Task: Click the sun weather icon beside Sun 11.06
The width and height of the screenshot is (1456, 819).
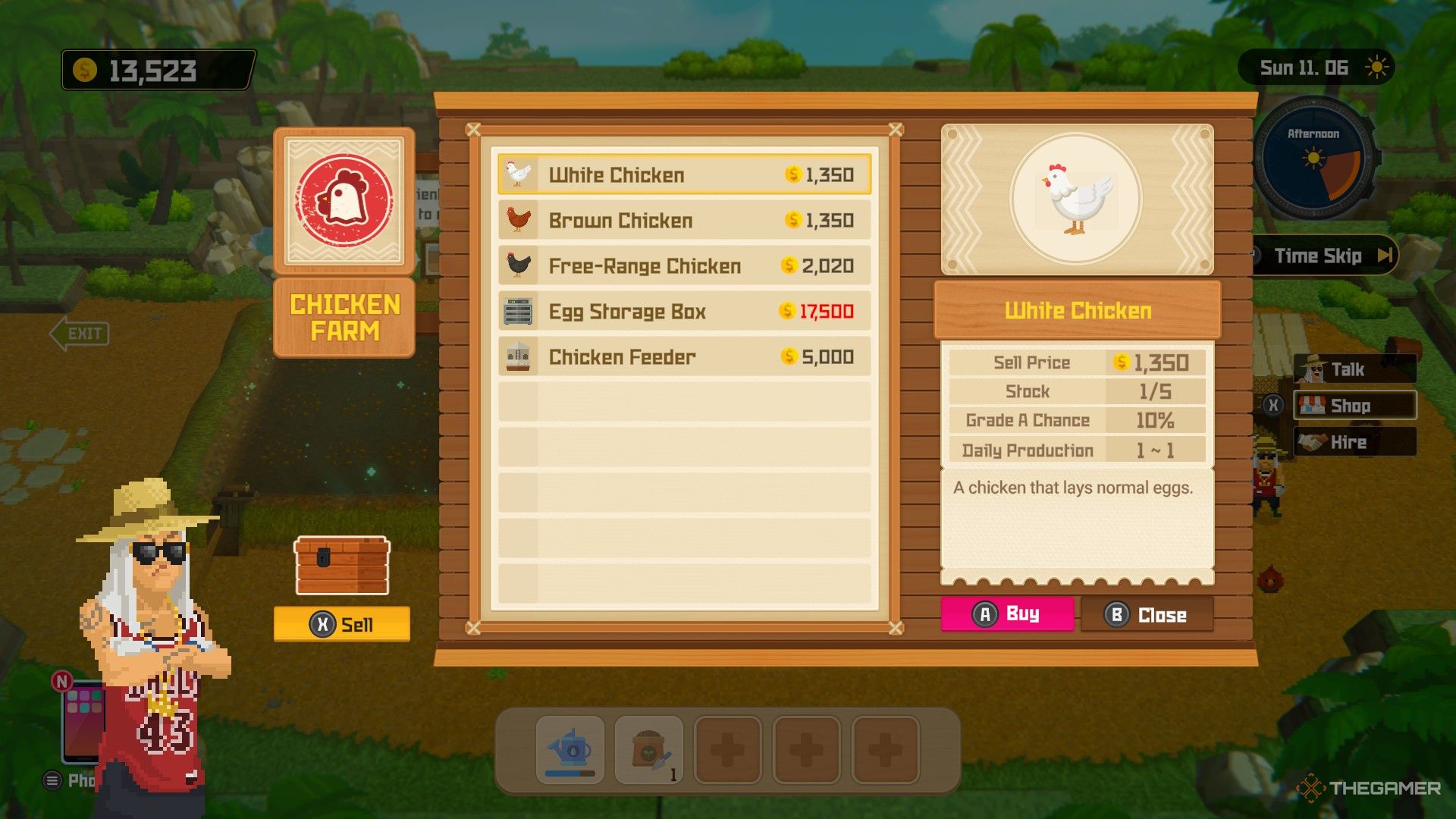Action: click(1378, 67)
